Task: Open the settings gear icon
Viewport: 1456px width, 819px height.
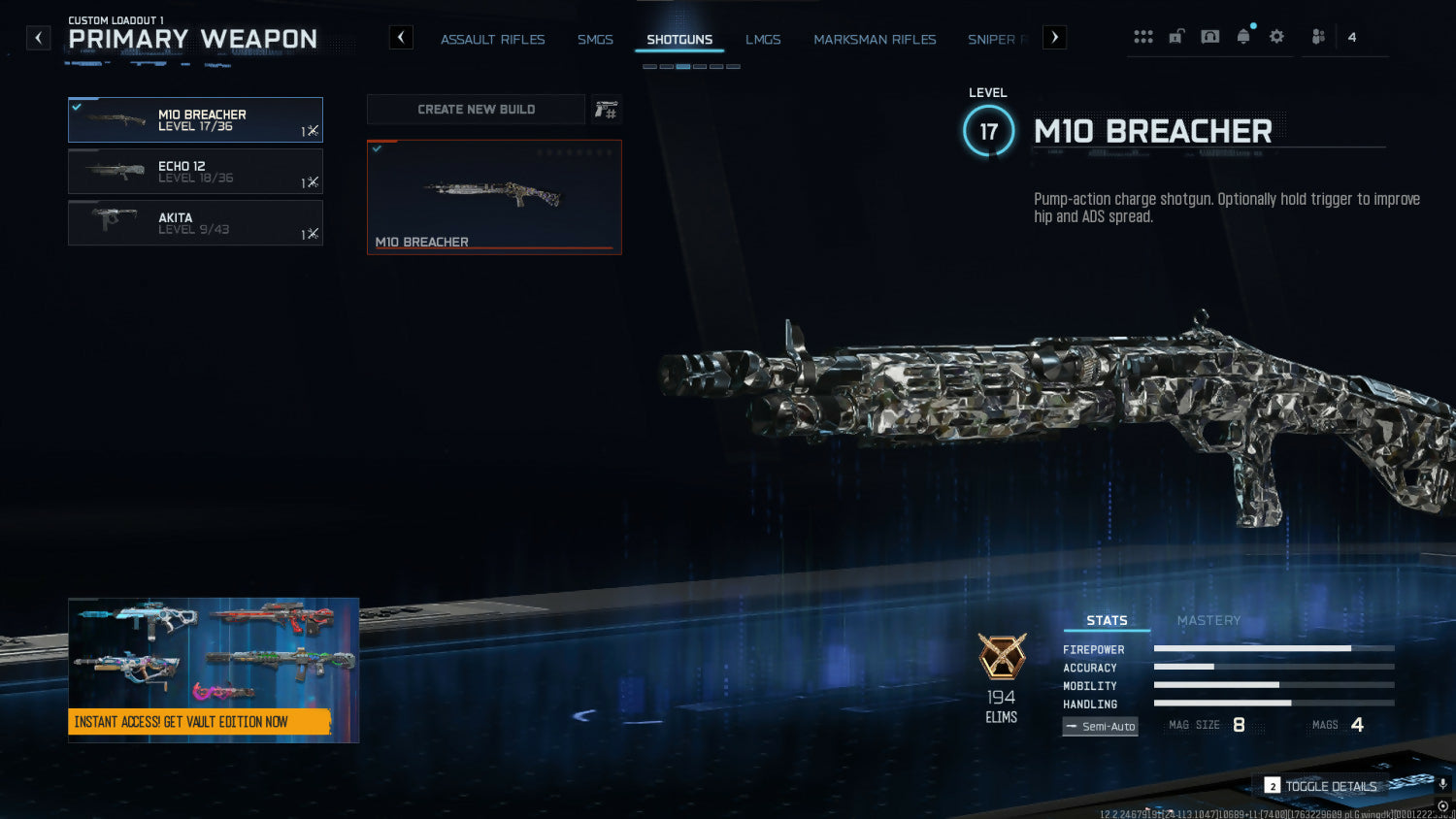Action: [x=1276, y=37]
